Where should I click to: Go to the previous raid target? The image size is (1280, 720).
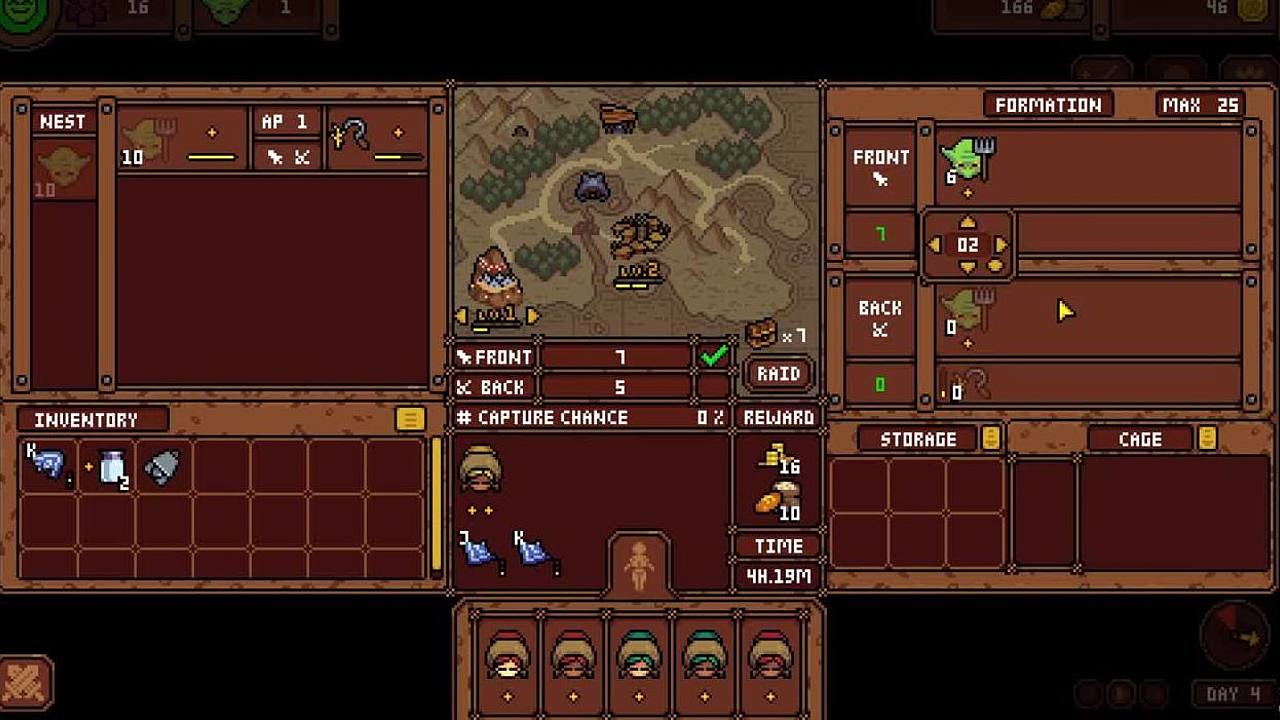tap(461, 316)
